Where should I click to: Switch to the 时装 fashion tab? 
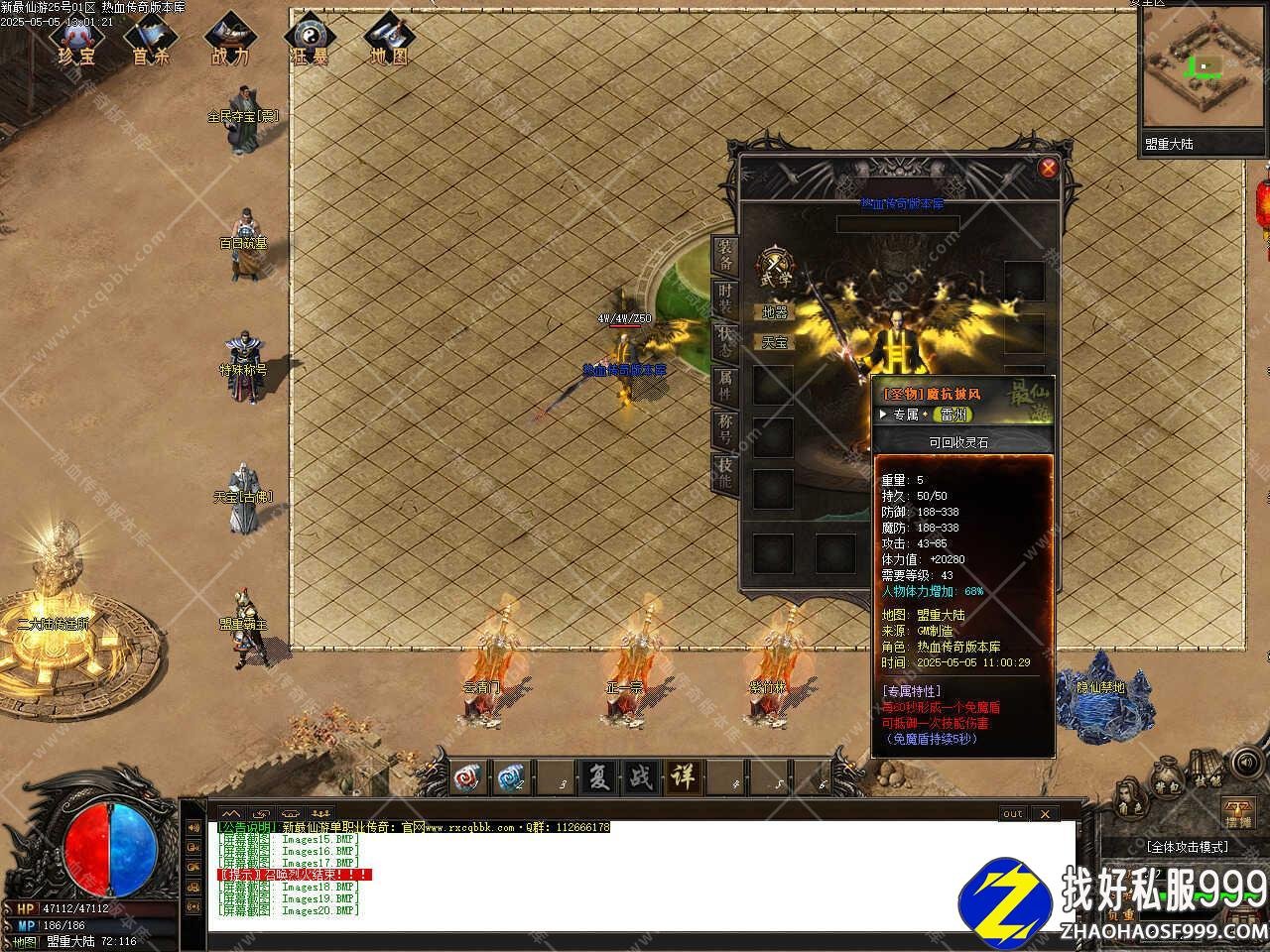(726, 299)
